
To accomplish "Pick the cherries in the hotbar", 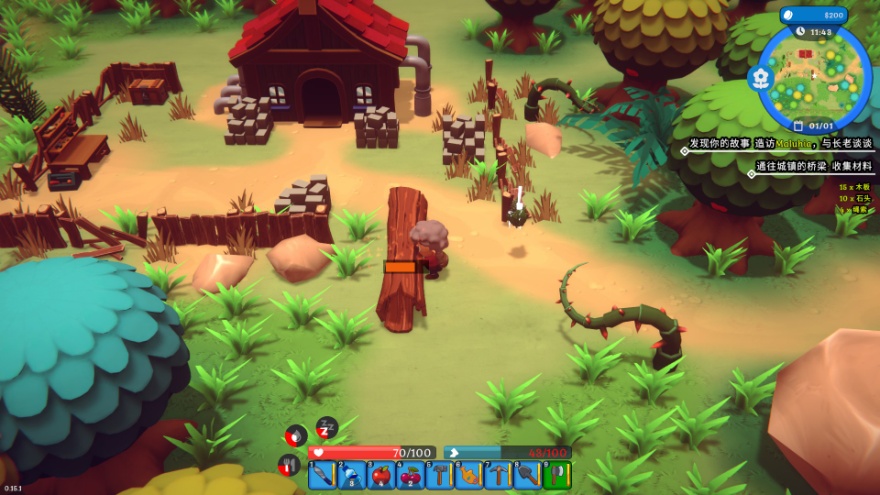I will tap(410, 476).
